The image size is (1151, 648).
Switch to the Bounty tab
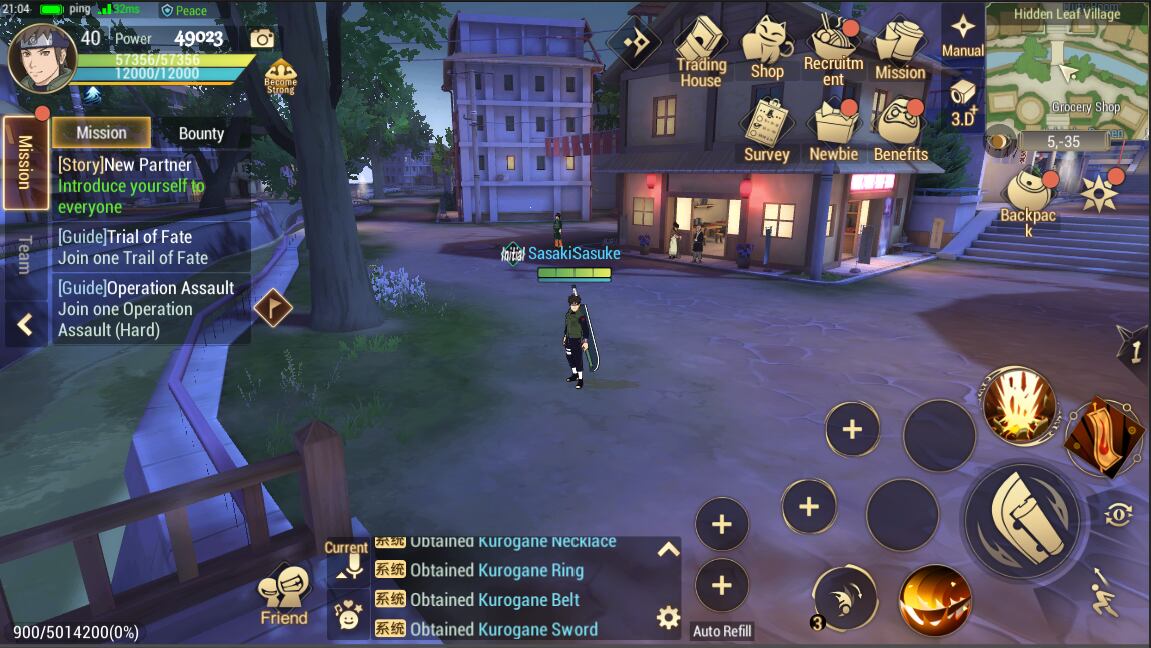click(x=201, y=133)
